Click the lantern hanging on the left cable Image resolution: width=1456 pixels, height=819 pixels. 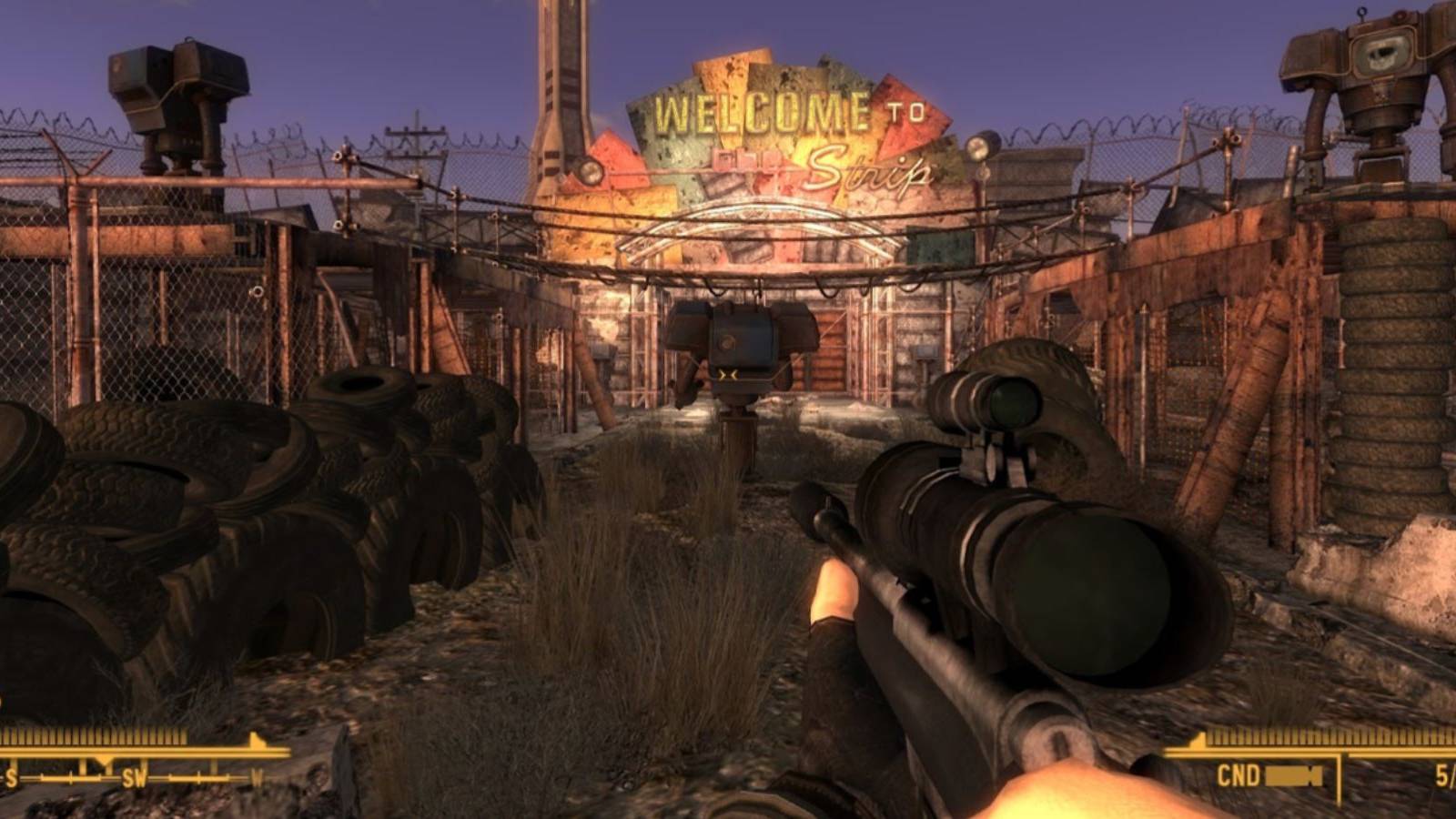point(590,169)
